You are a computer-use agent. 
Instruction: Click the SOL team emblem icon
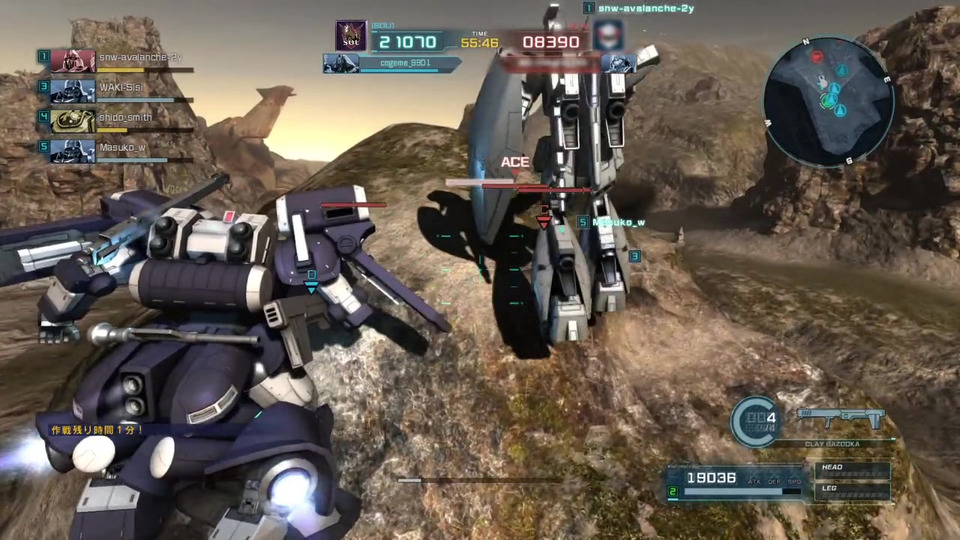tap(351, 37)
